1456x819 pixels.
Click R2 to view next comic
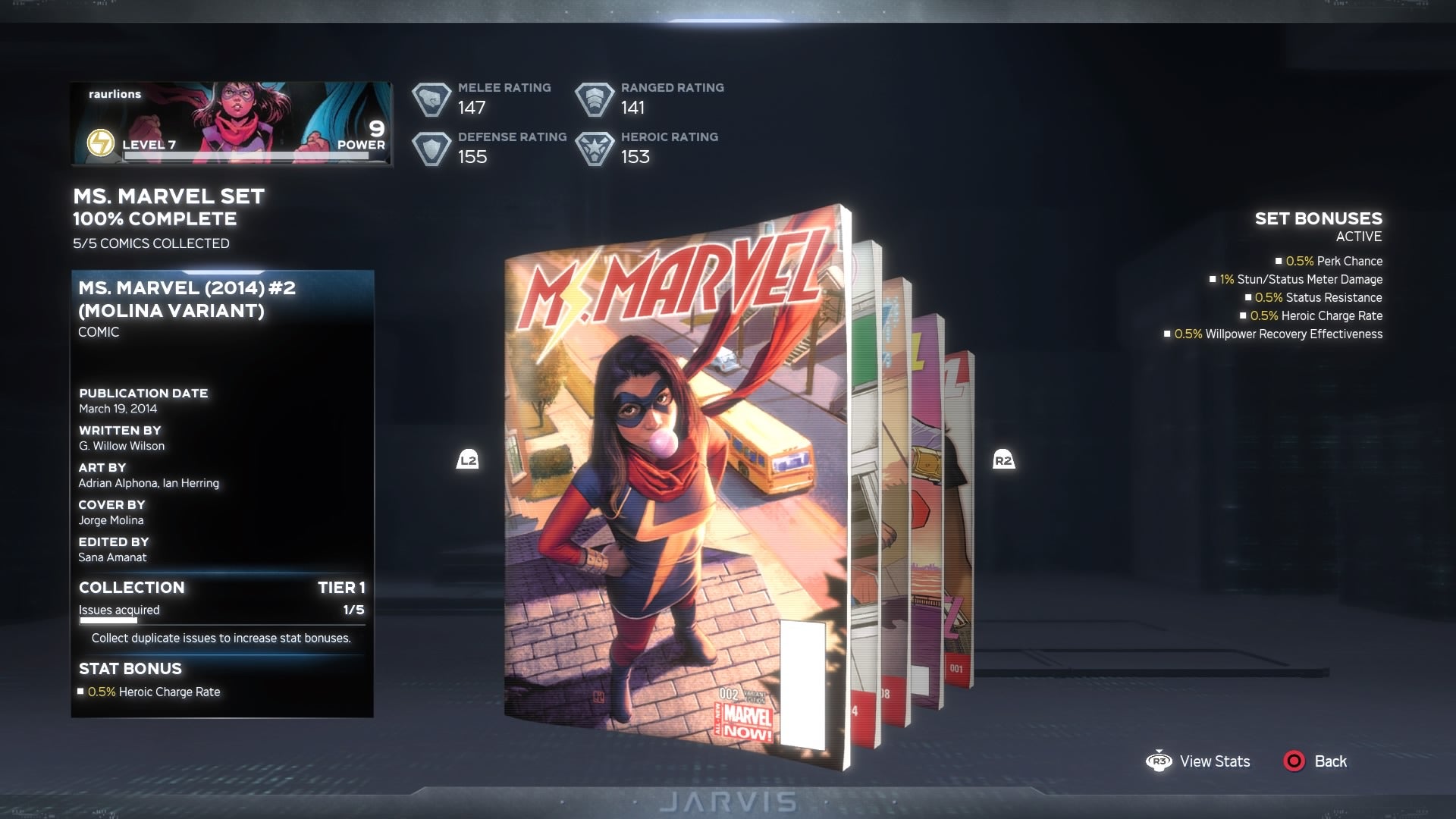coord(1003,459)
